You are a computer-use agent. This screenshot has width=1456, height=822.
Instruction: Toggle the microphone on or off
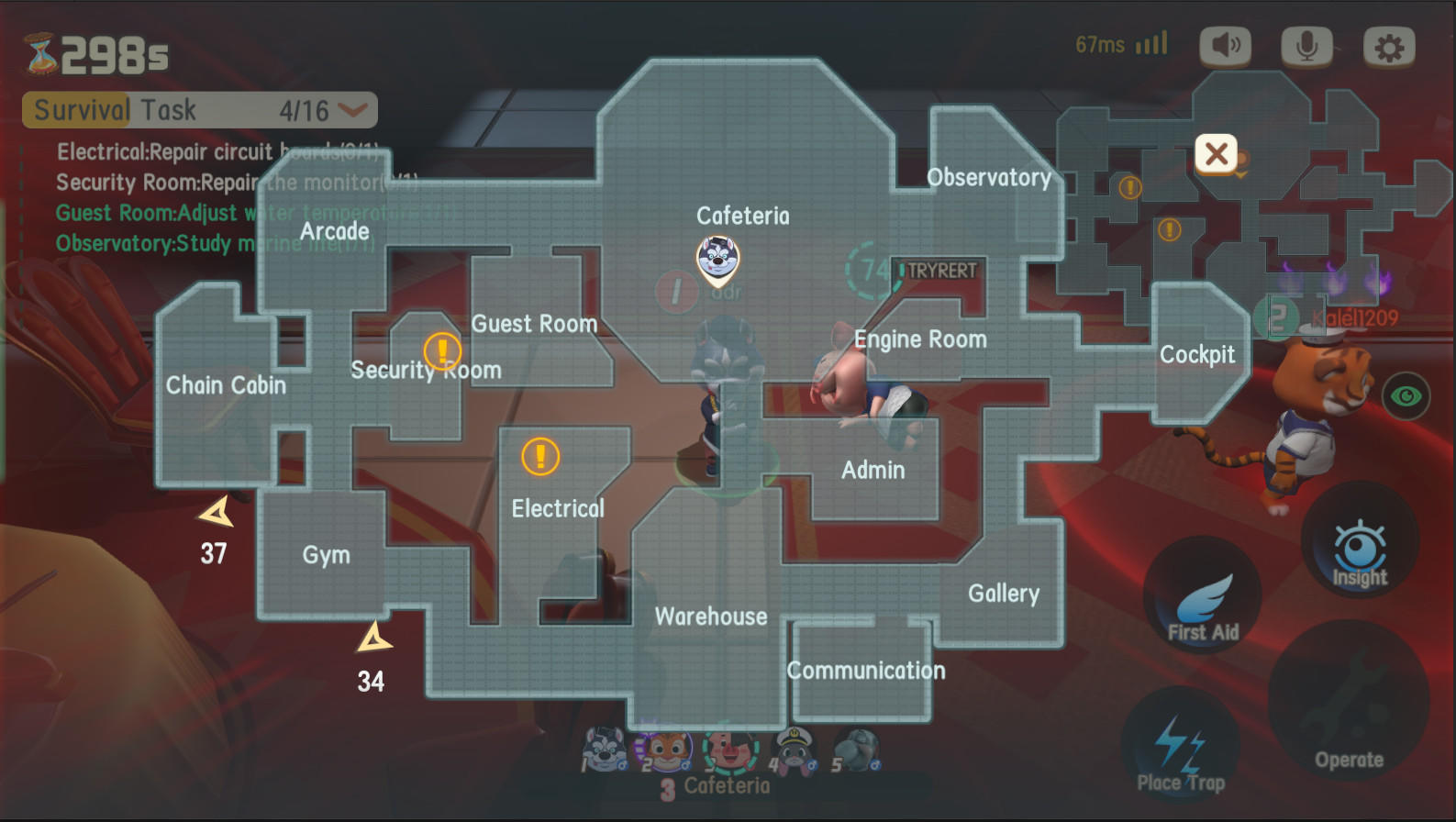(1306, 45)
